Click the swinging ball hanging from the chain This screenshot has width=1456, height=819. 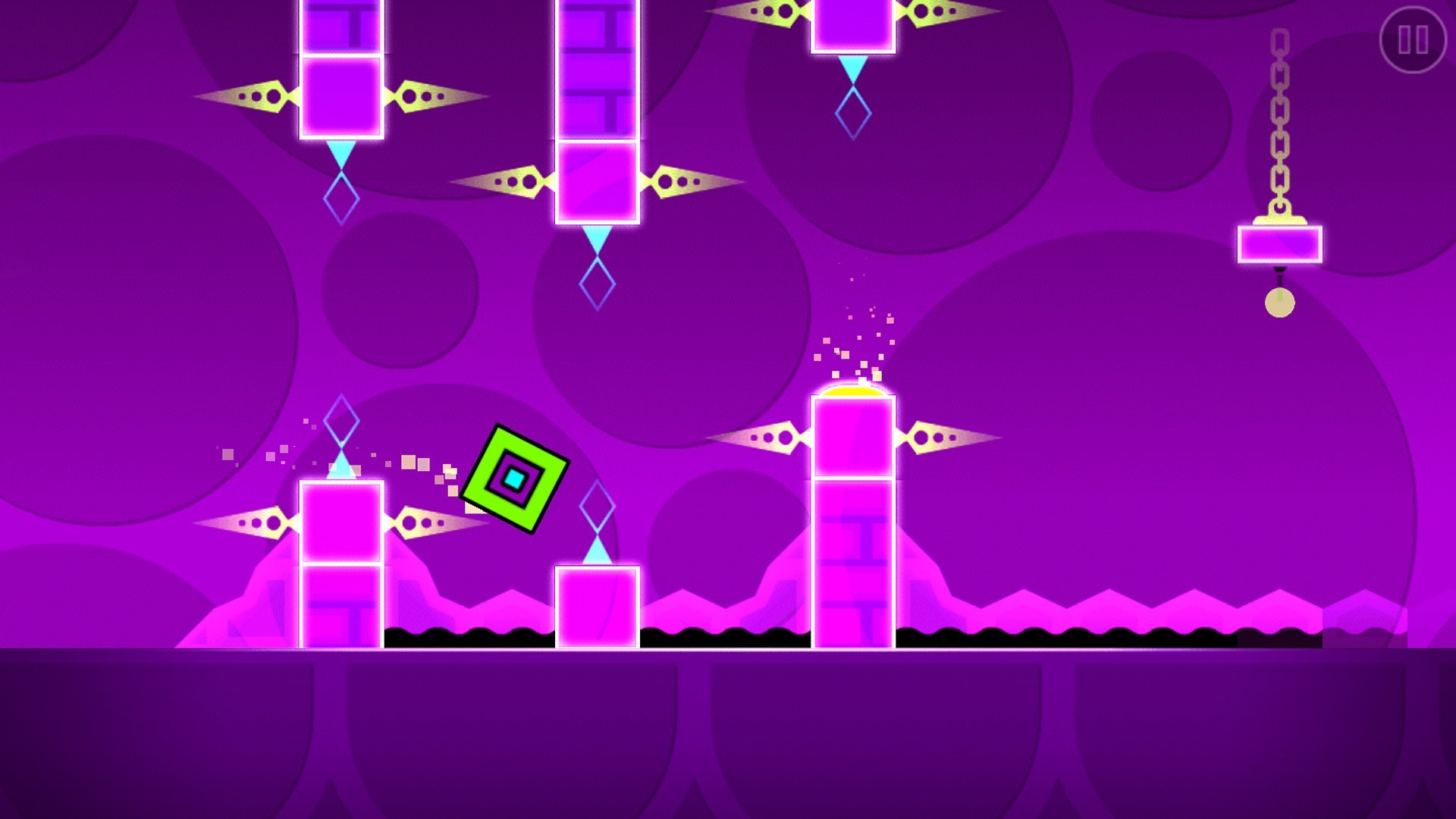click(1280, 303)
